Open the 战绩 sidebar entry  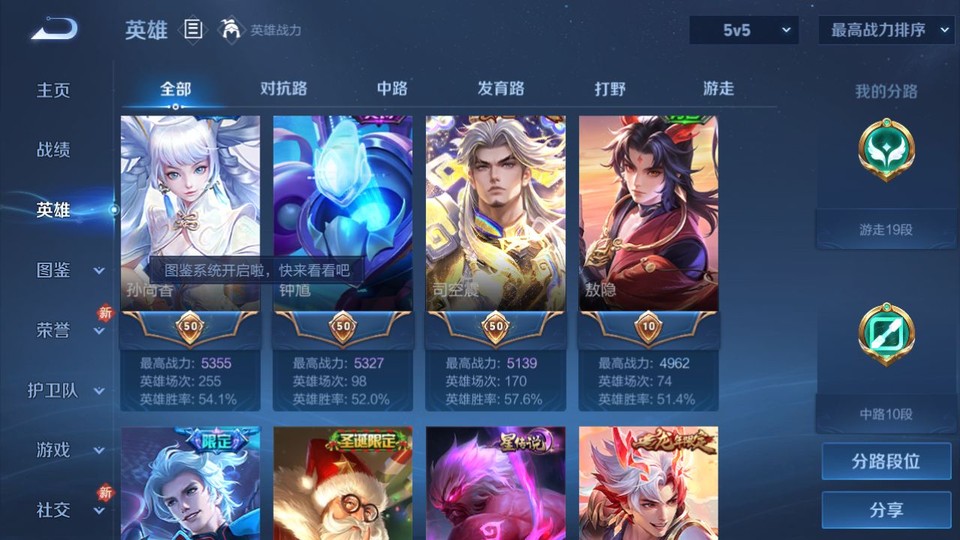54,150
